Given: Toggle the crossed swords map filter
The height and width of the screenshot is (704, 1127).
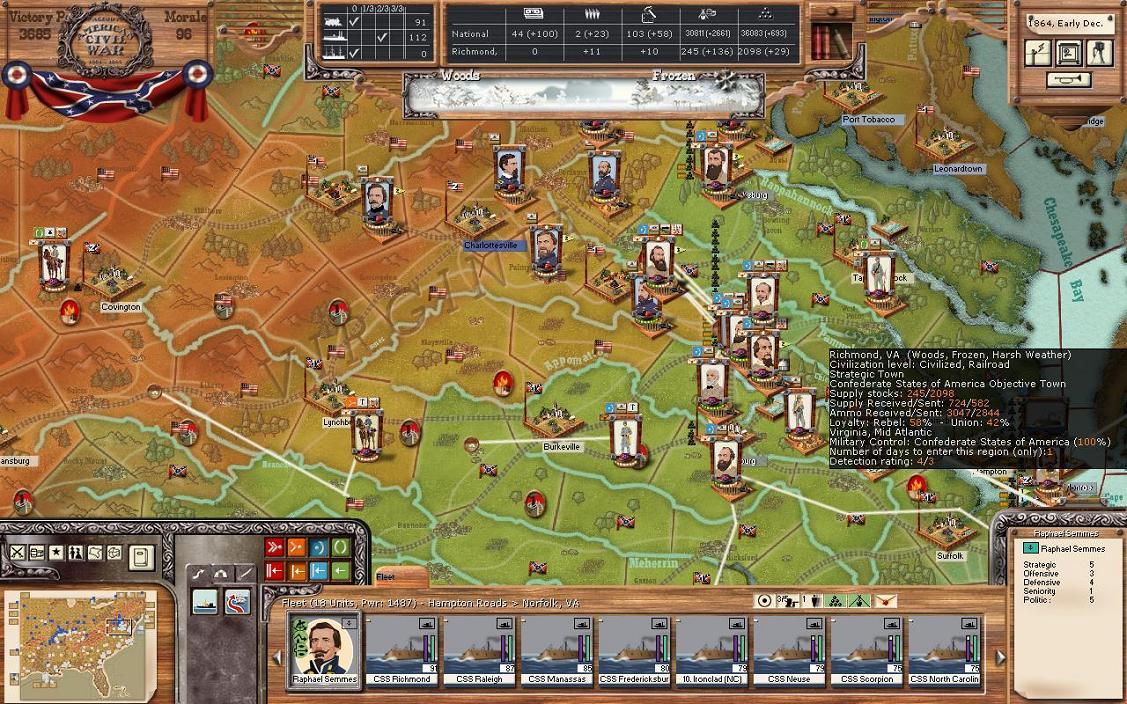Looking at the screenshot, I should click(x=18, y=553).
